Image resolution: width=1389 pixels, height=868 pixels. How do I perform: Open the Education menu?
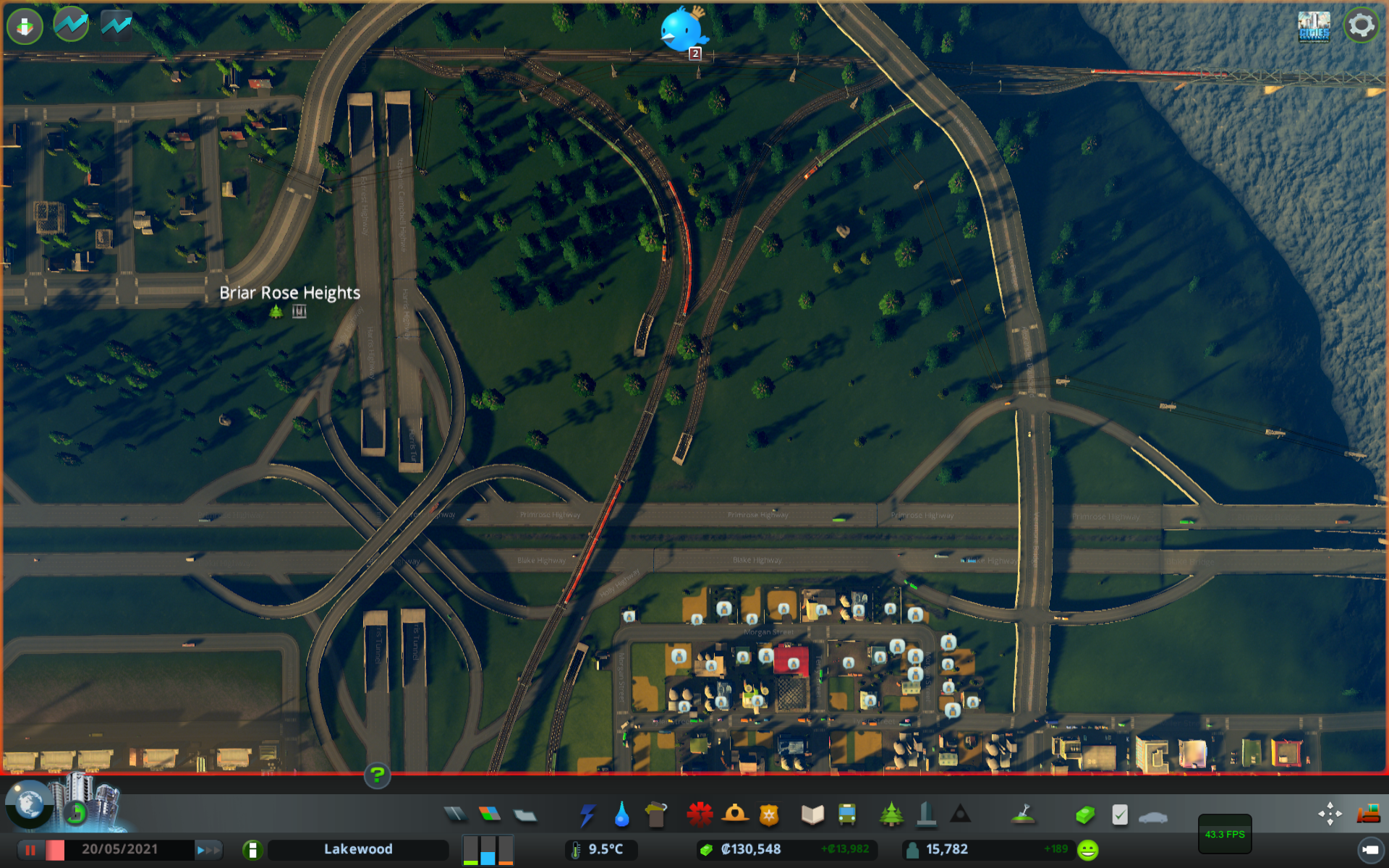tap(812, 813)
